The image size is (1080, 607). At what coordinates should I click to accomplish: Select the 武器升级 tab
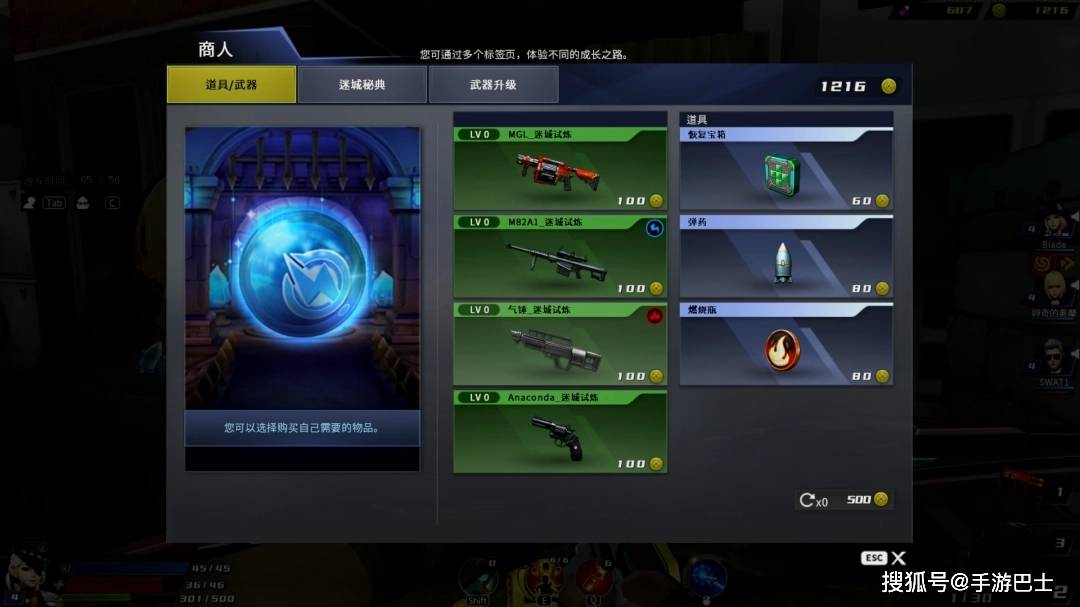pyautogui.click(x=493, y=85)
